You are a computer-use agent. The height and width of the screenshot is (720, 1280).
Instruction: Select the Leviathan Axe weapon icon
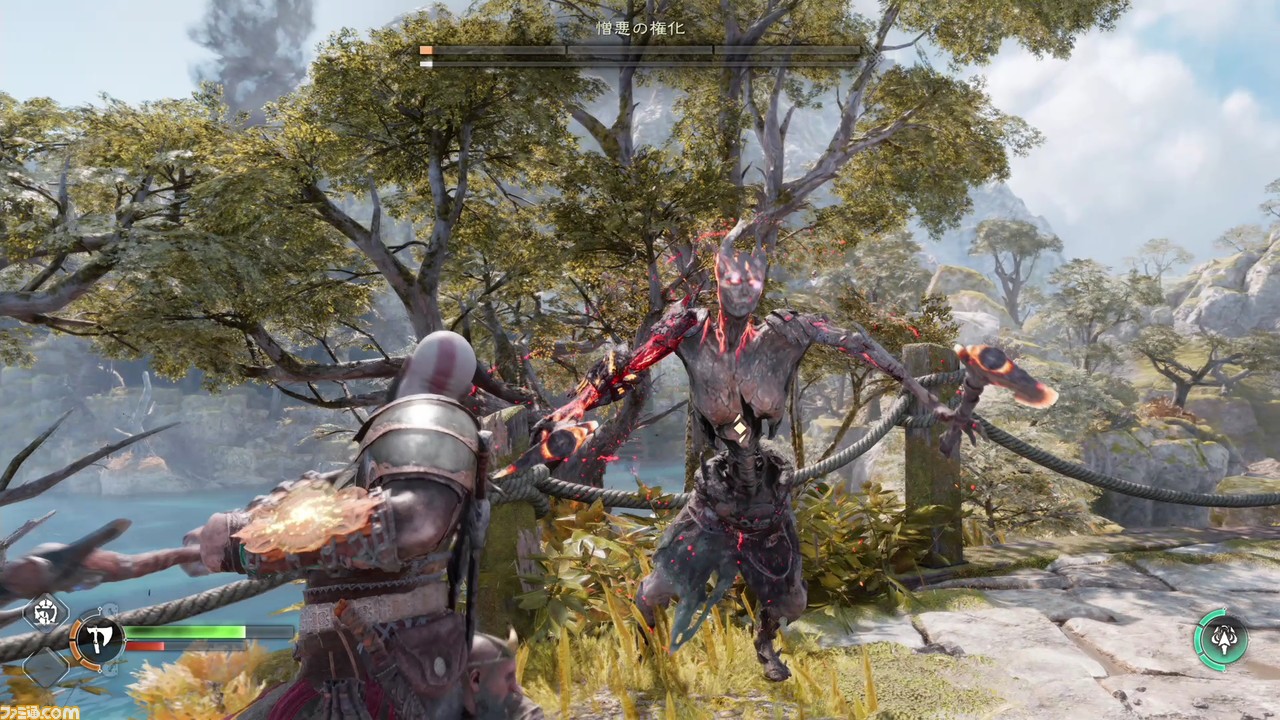pos(96,639)
